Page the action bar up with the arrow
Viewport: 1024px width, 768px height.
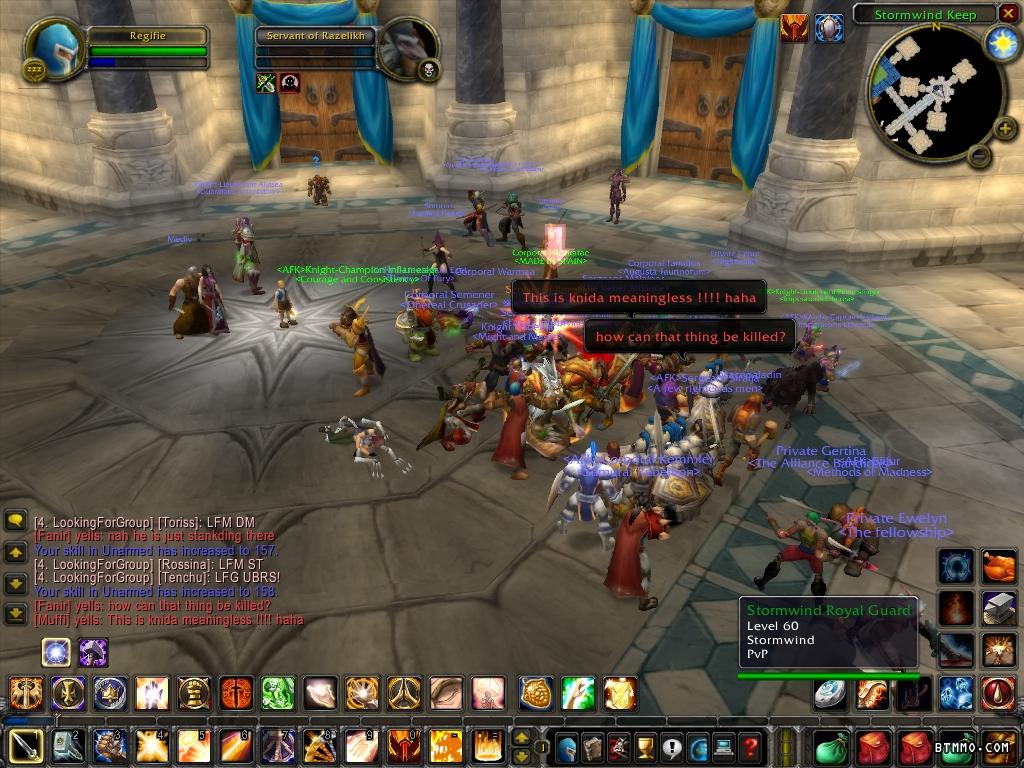click(521, 737)
